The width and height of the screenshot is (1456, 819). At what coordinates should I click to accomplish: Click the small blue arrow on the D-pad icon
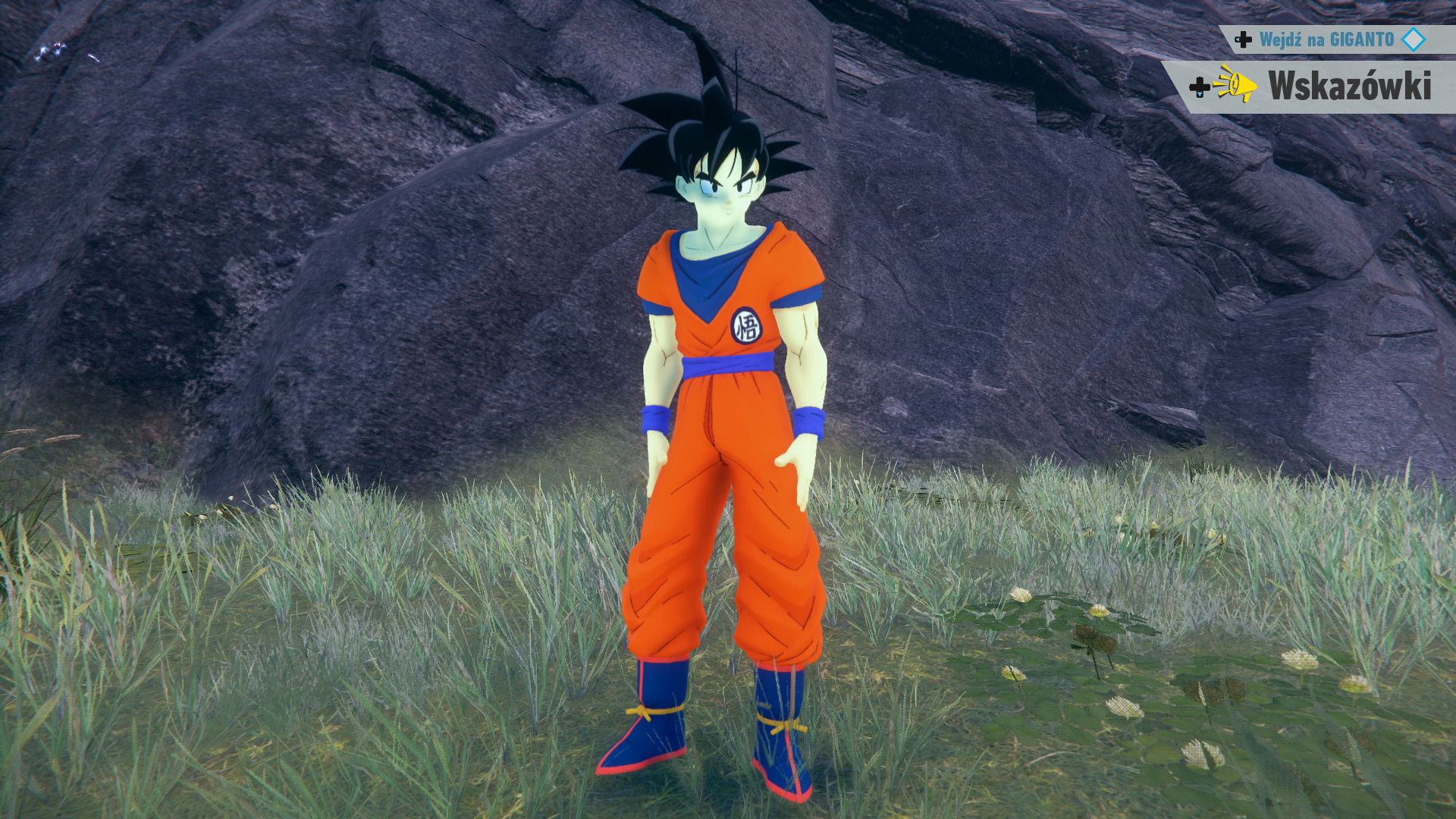pos(1238,39)
